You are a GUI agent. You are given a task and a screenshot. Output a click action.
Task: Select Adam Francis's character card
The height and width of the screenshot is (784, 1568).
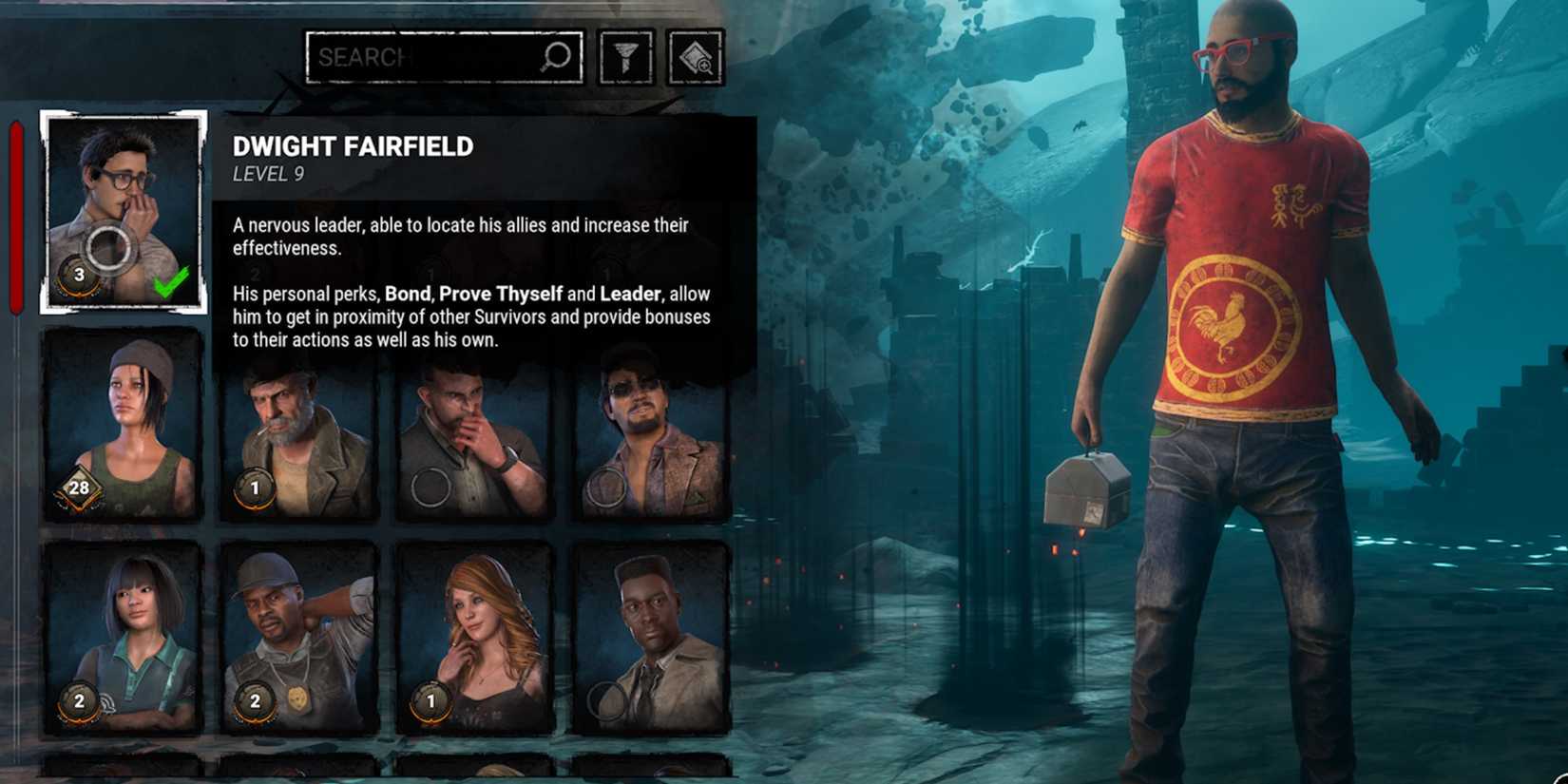point(653,632)
